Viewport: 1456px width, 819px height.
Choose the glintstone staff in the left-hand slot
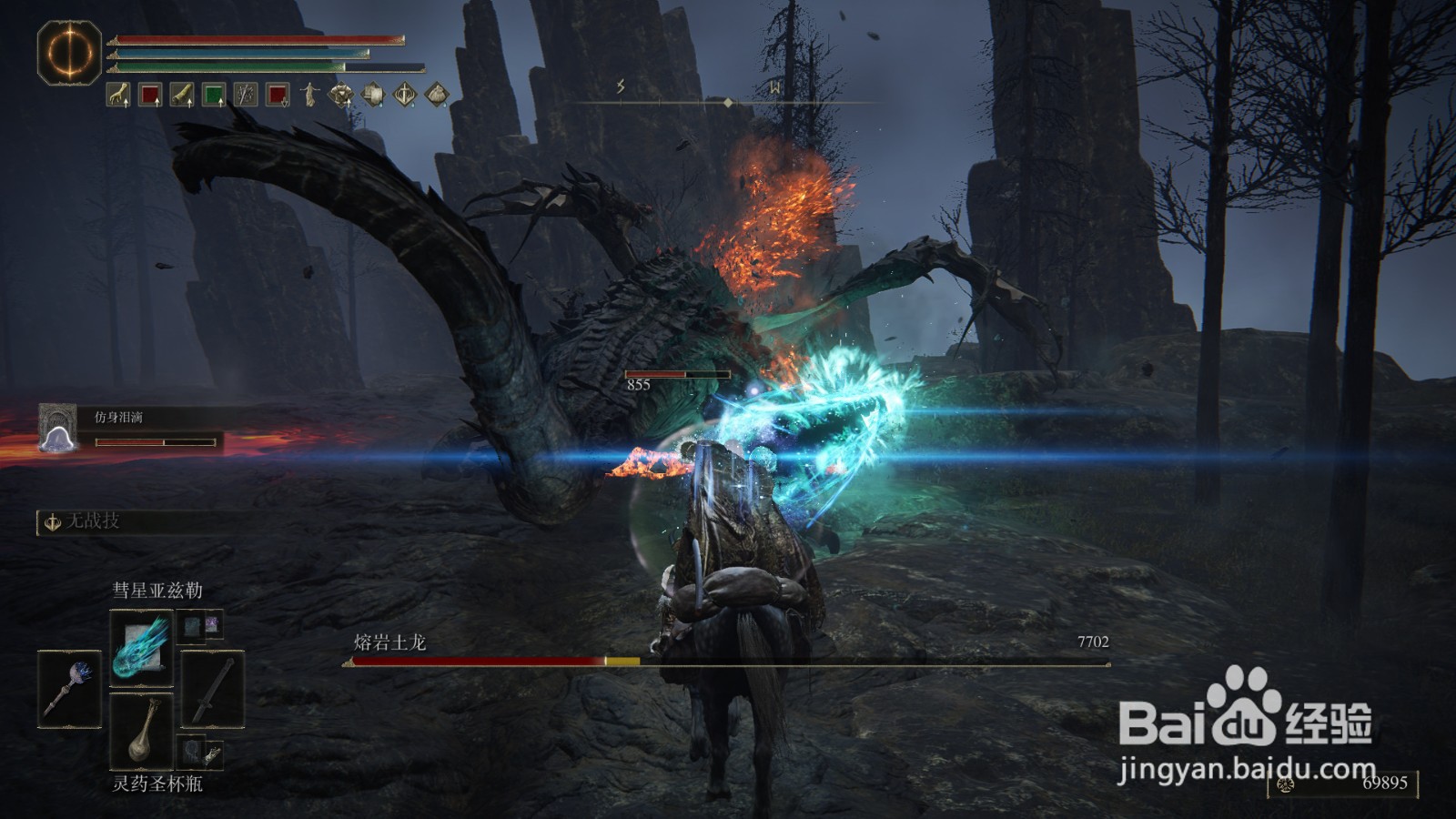click(x=70, y=690)
